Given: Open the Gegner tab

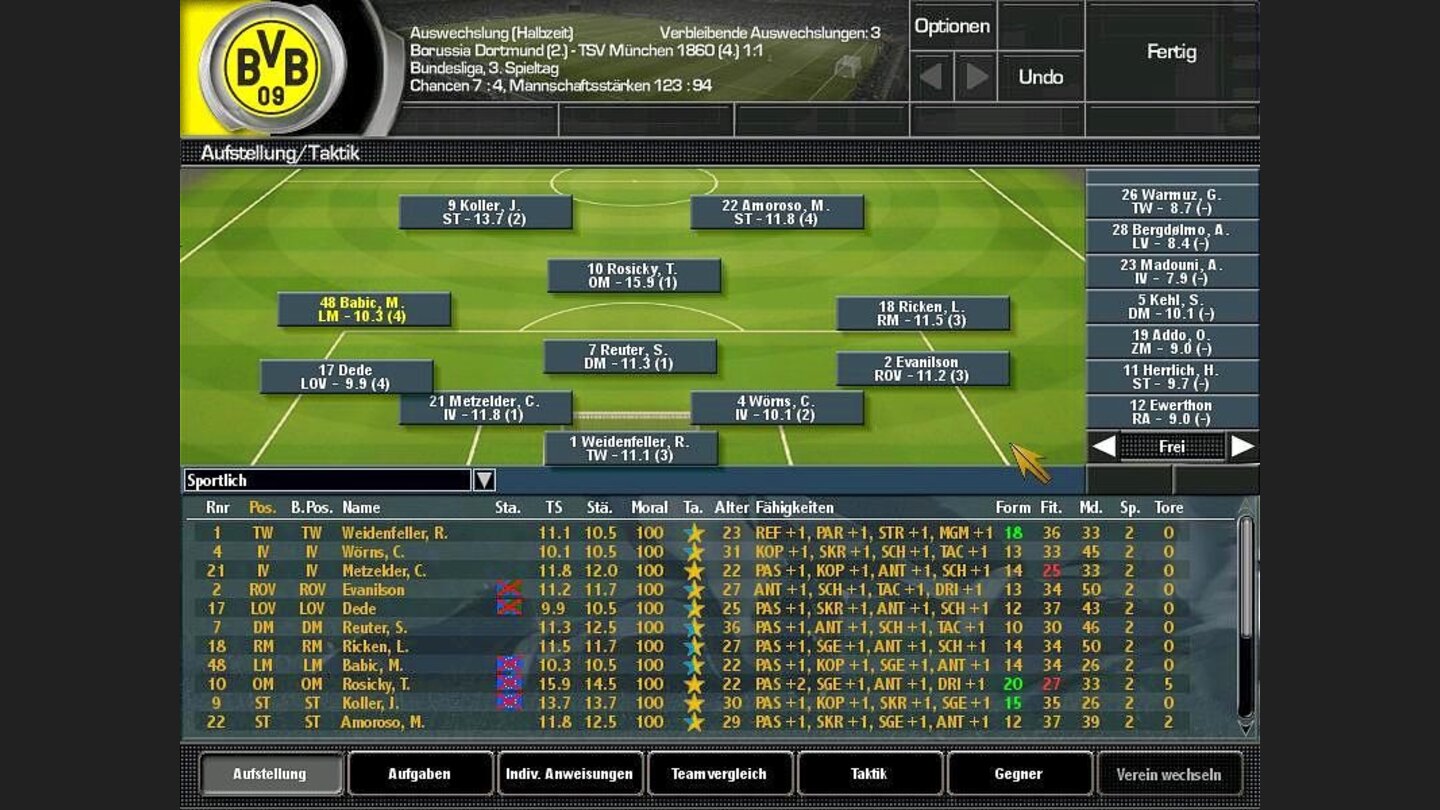Looking at the screenshot, I should [1018, 773].
